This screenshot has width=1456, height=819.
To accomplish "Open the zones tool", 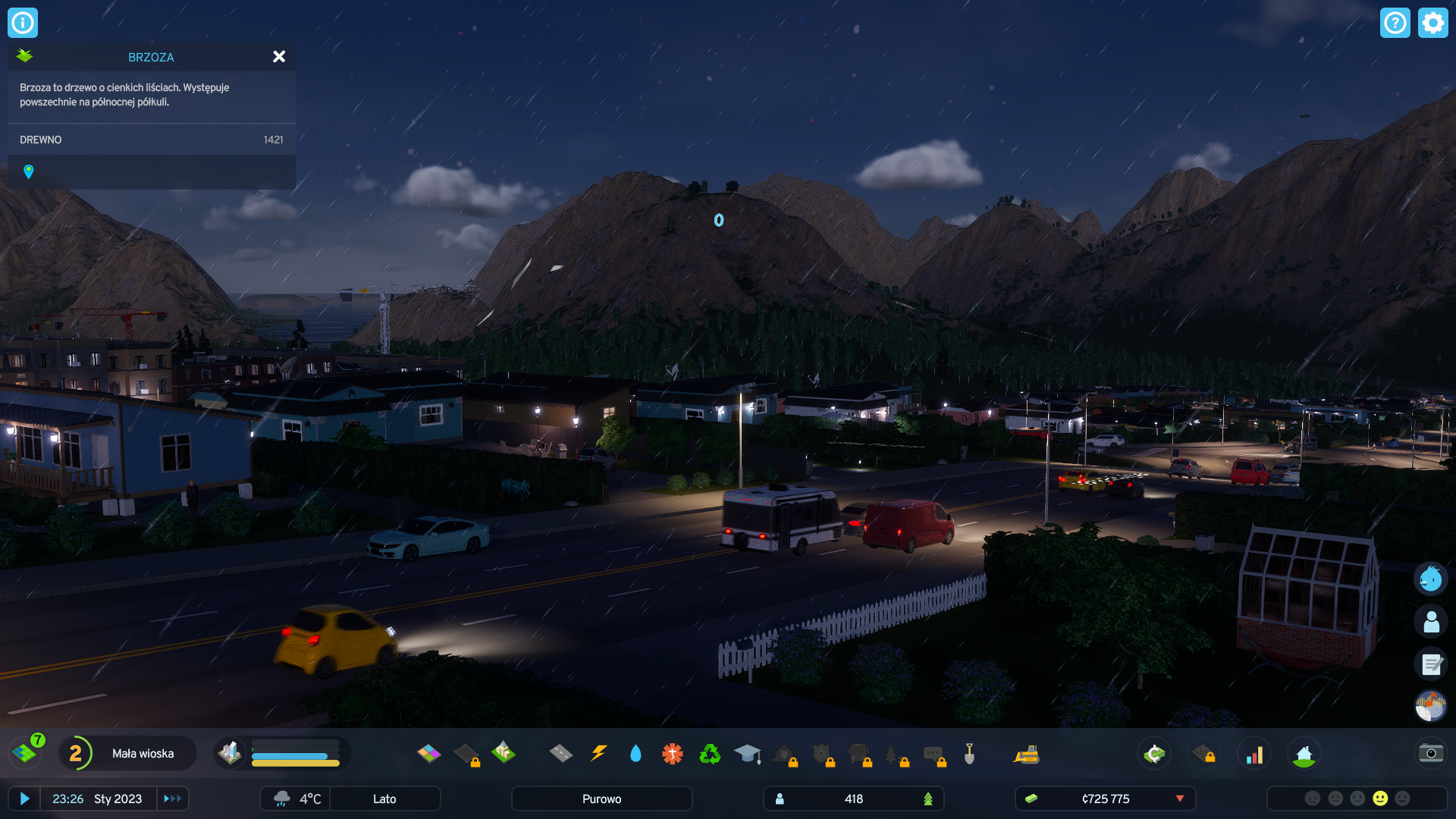I will pyautogui.click(x=428, y=753).
